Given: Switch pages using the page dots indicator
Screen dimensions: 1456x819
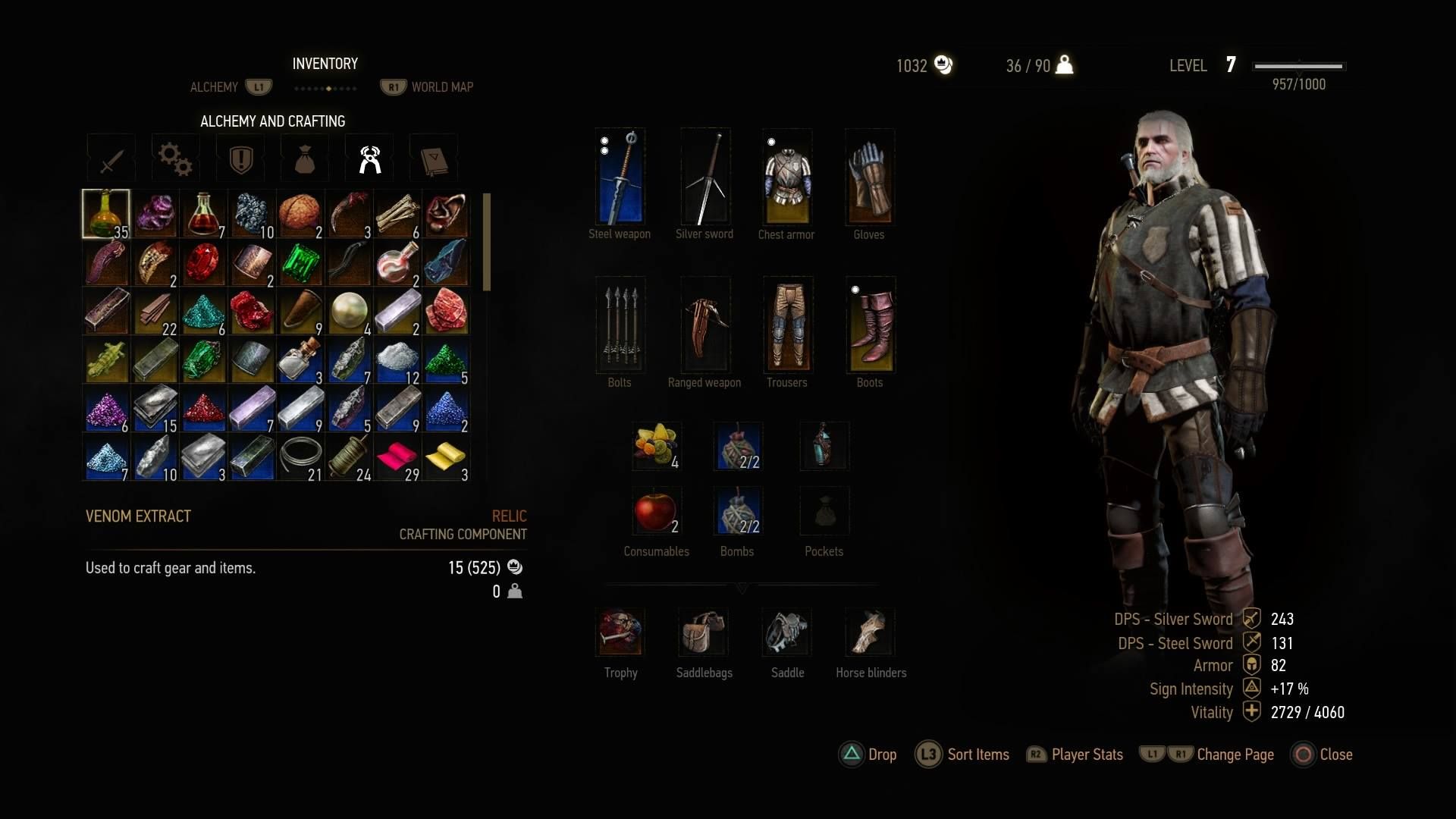Looking at the screenshot, I should pyautogui.click(x=326, y=87).
